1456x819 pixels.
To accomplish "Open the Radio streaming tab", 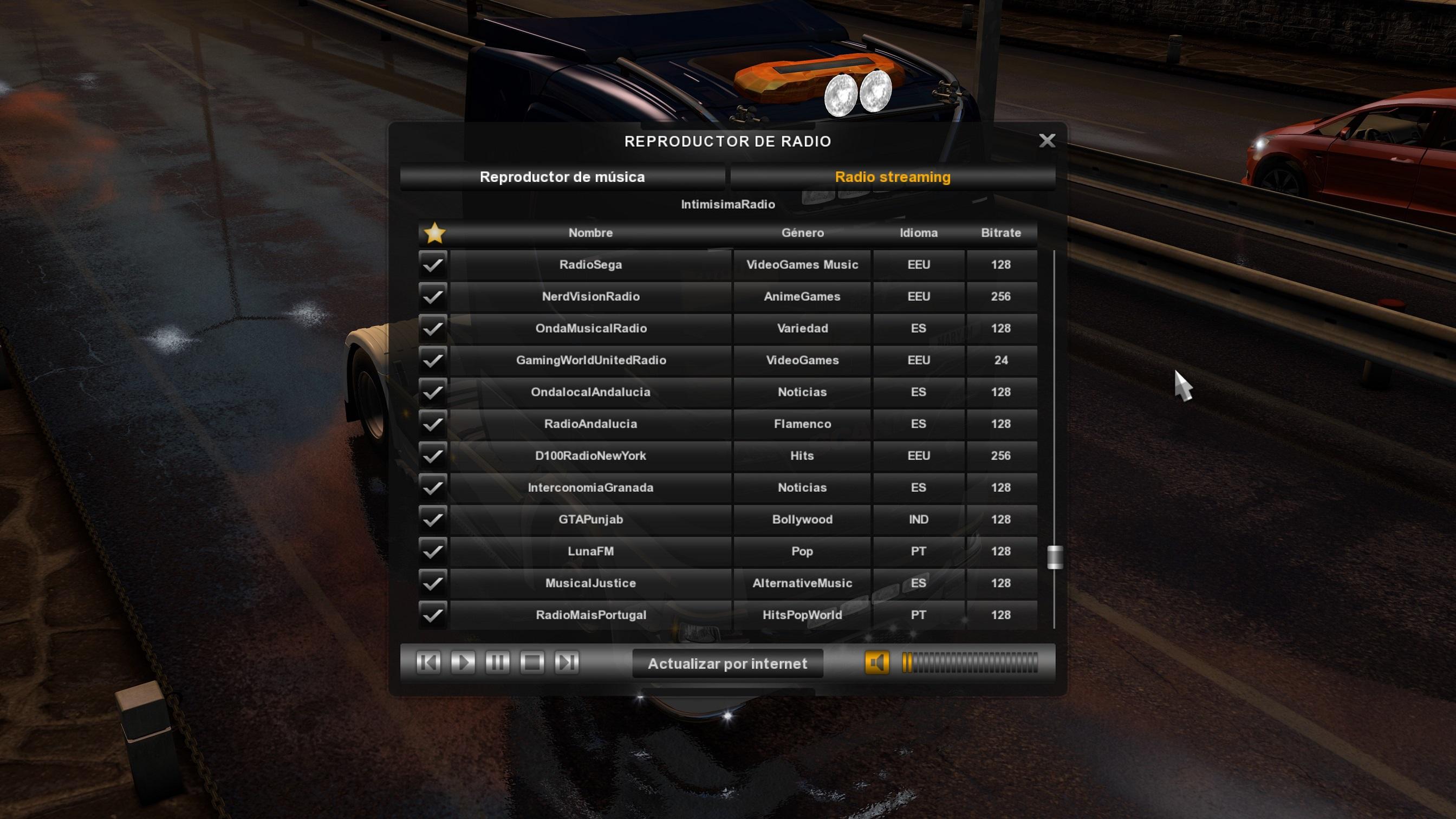I will click(x=893, y=177).
